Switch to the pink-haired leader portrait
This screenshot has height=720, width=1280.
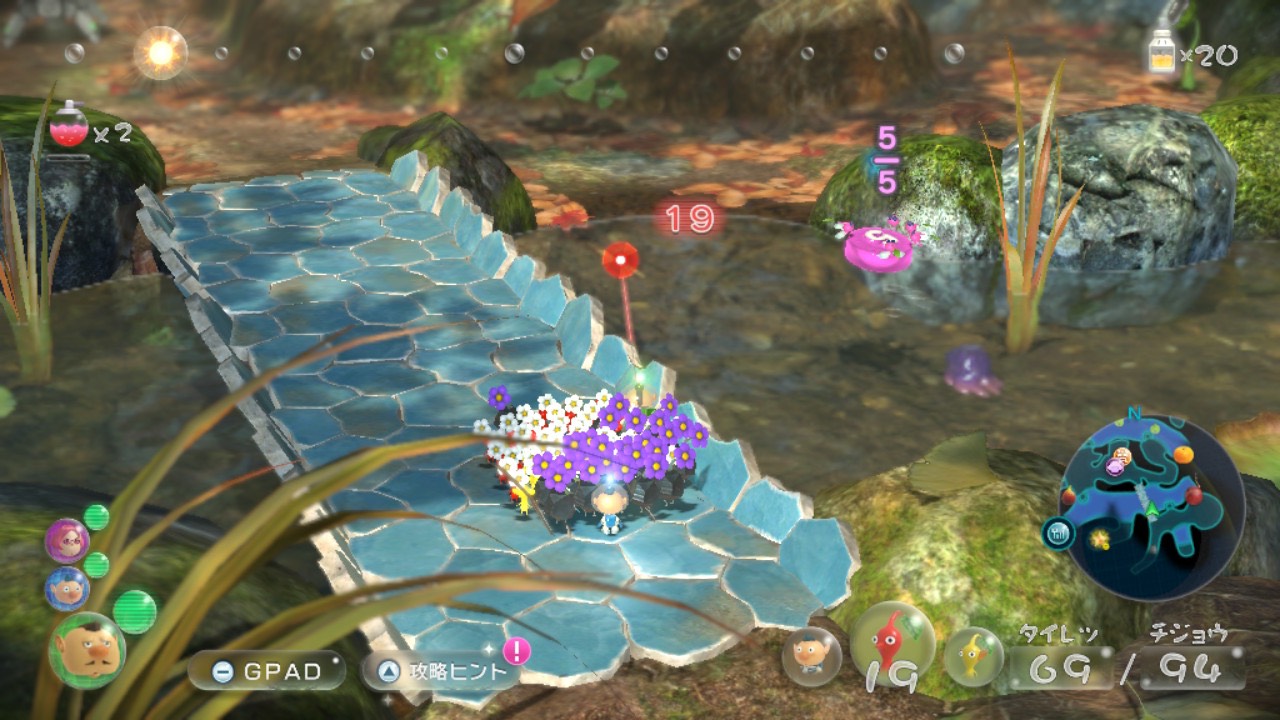67,541
